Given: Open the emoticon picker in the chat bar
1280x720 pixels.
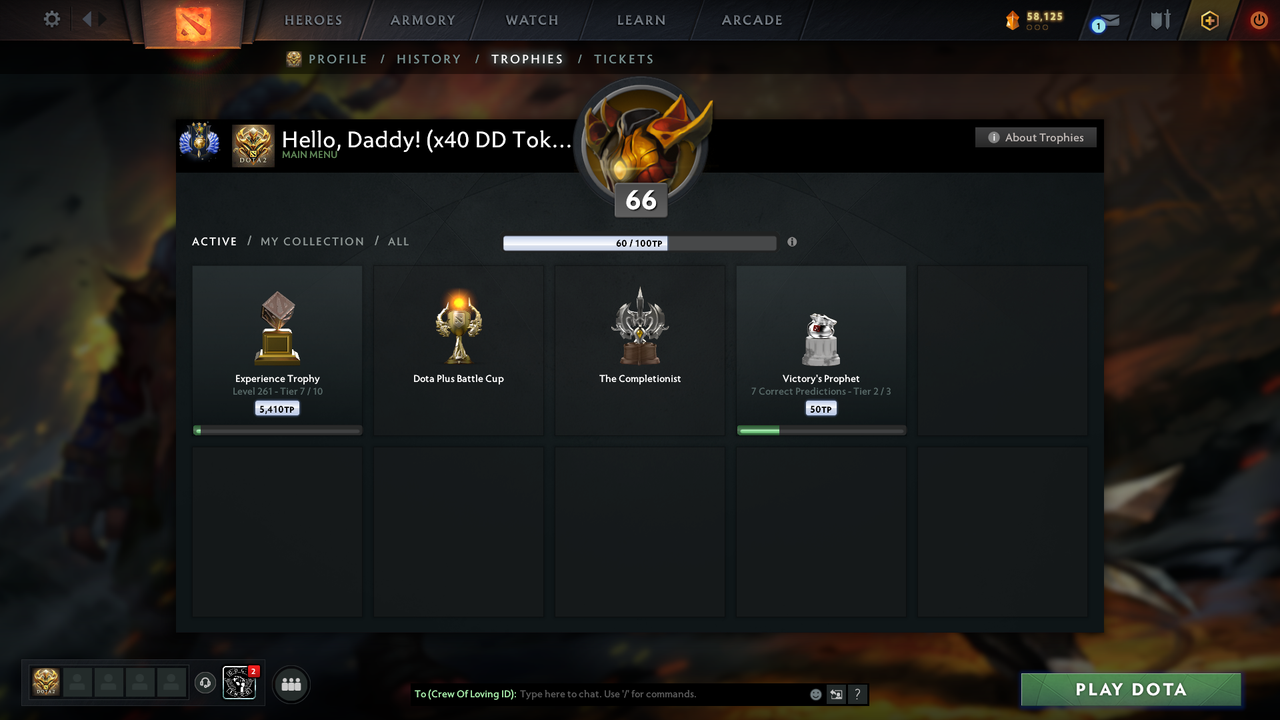Looking at the screenshot, I should (x=815, y=693).
